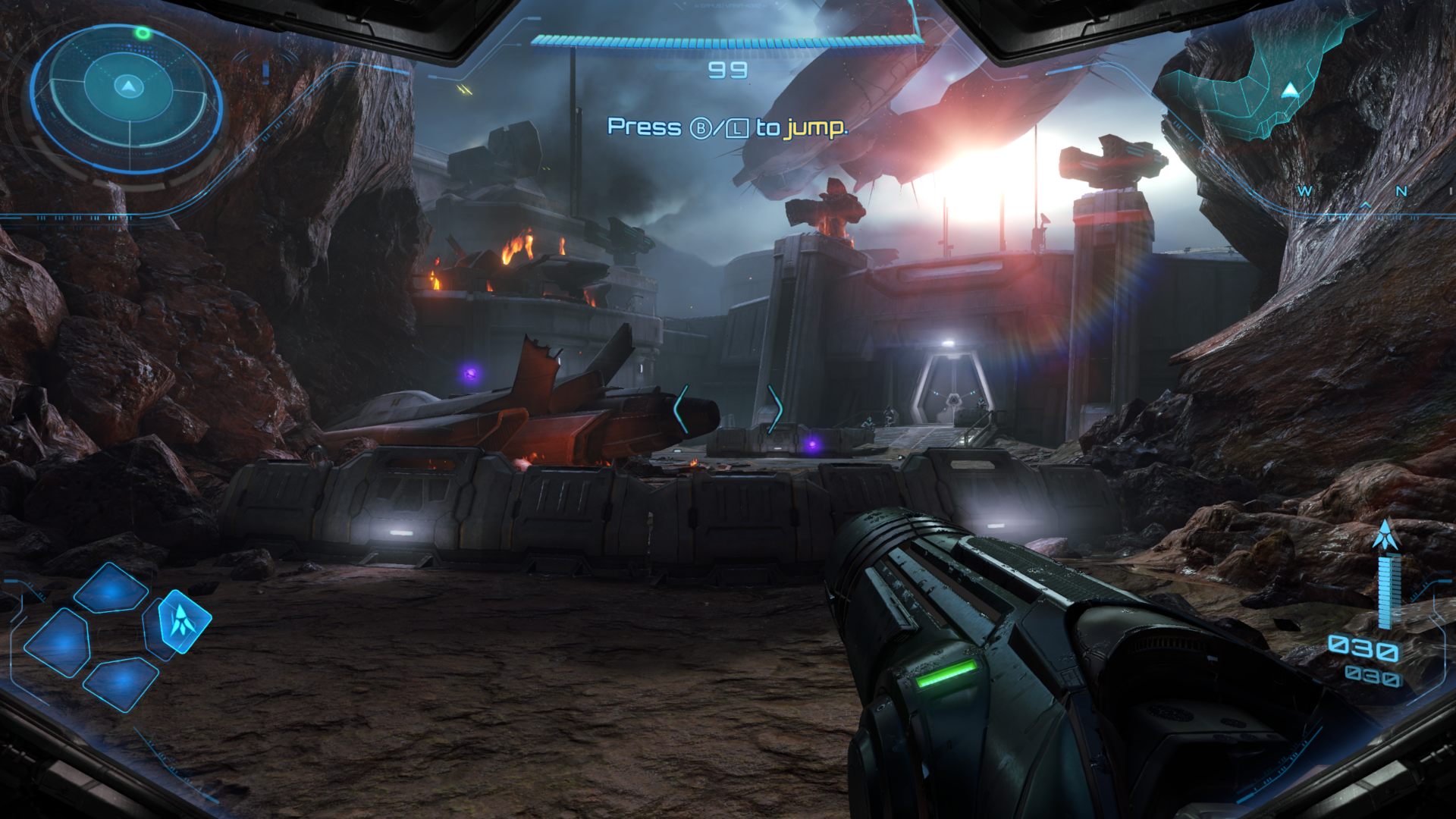Click the missile icon above the ammo gauge
This screenshot has width=1456, height=819.
point(1385,538)
